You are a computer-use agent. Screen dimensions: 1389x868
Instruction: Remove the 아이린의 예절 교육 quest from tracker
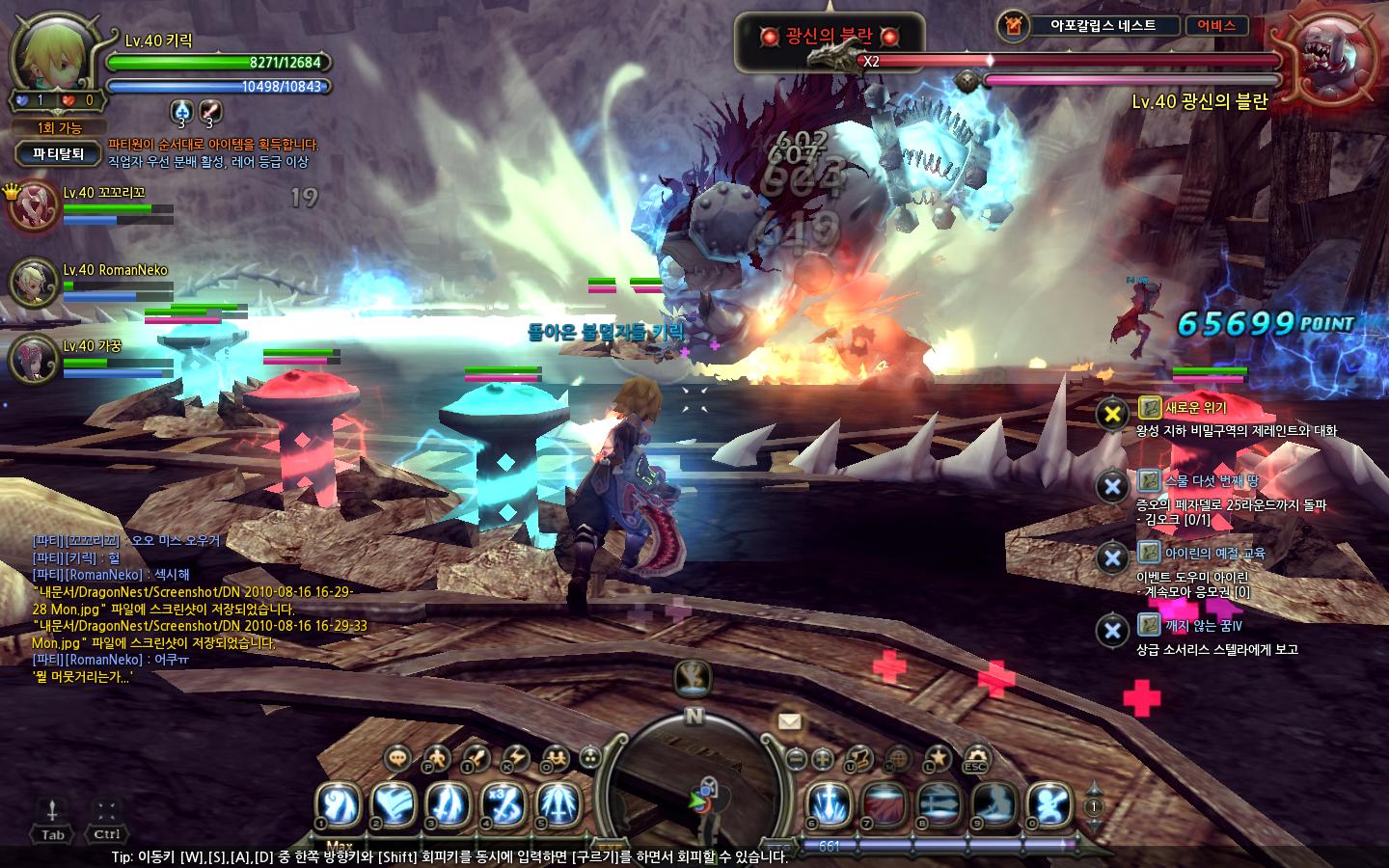1113,558
